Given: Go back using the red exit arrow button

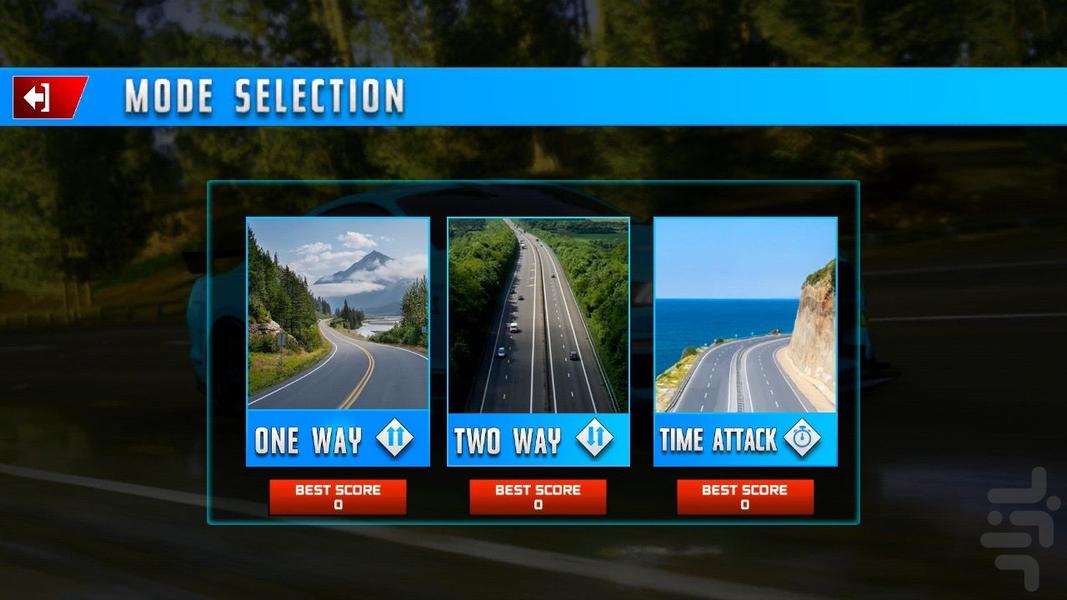Looking at the screenshot, I should pyautogui.click(x=47, y=98).
